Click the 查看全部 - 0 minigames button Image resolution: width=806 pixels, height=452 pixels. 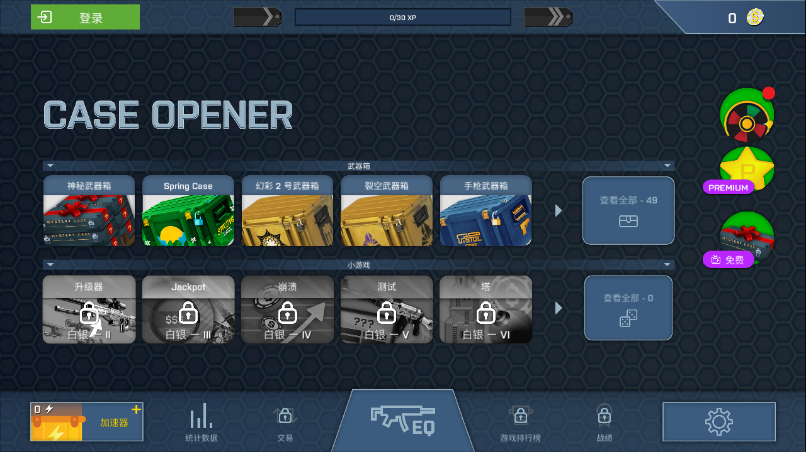point(628,308)
